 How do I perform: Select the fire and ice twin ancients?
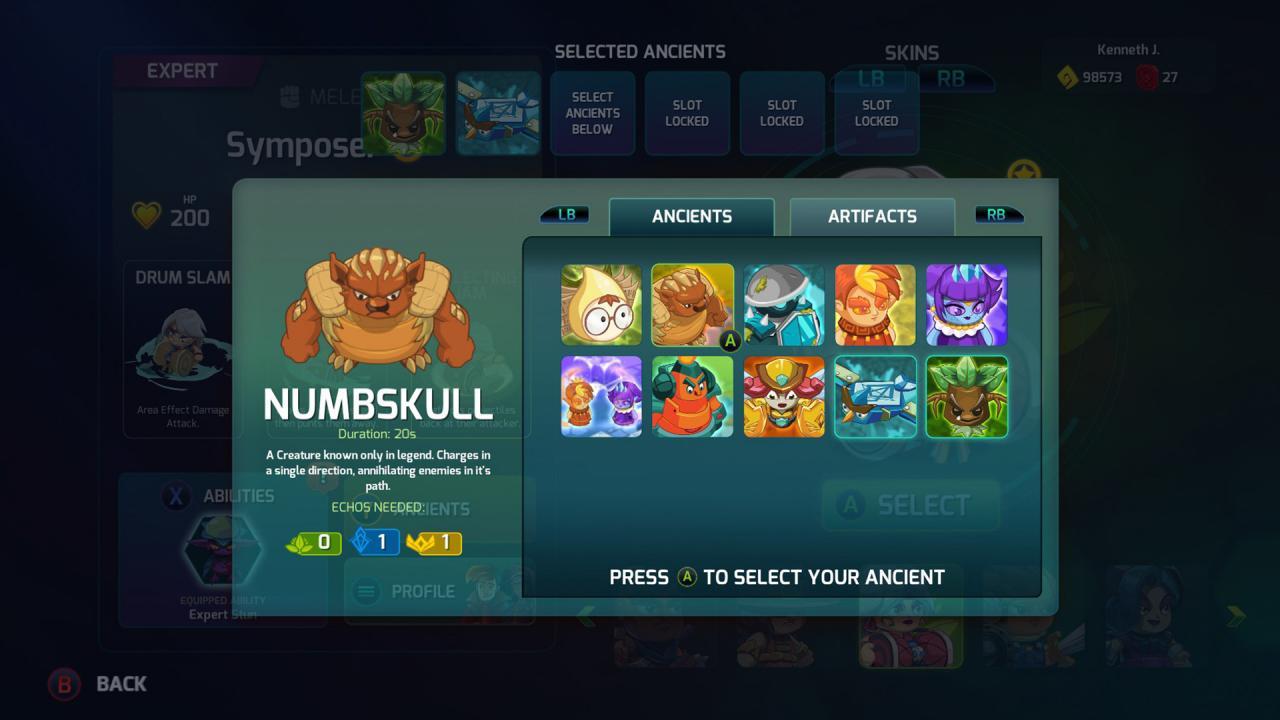point(601,397)
